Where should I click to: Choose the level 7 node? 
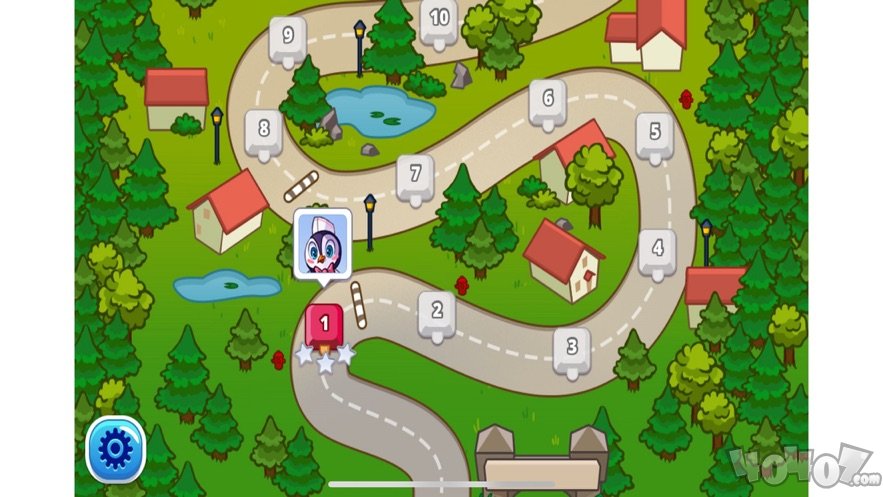coord(415,174)
